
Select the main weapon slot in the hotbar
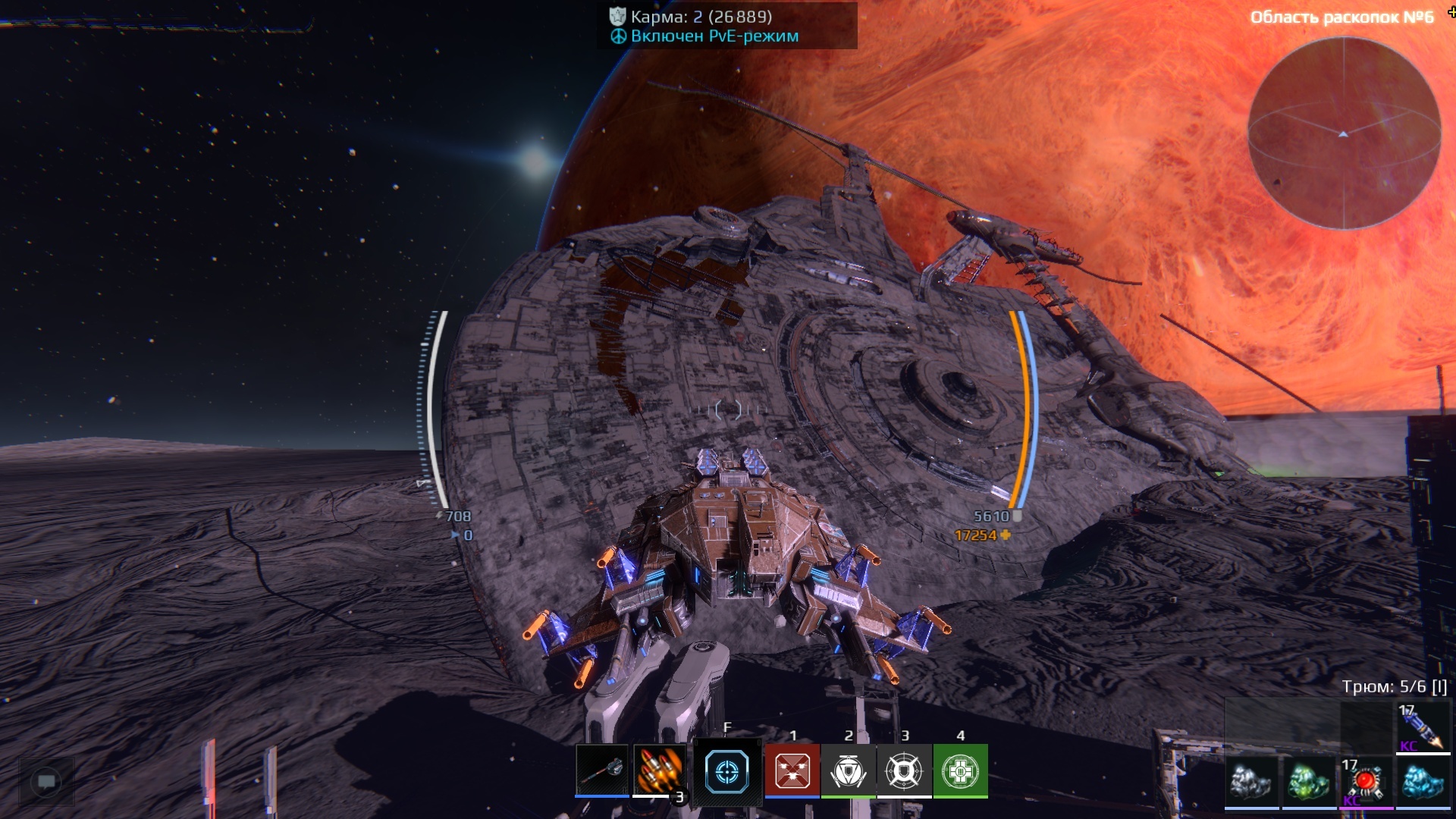tap(601, 770)
